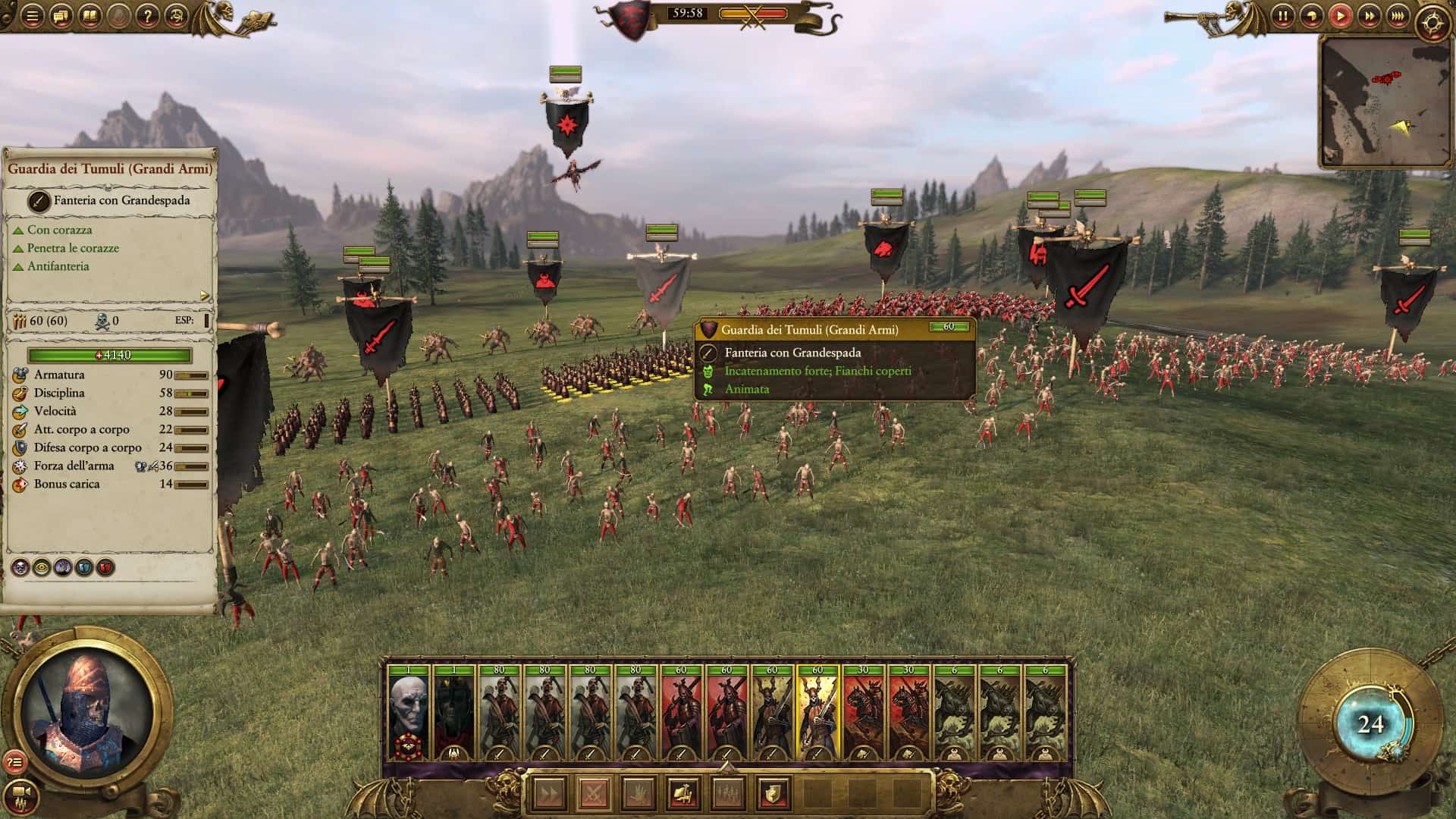Pause the battle
Screen dimensions: 1456x819
click(1283, 16)
